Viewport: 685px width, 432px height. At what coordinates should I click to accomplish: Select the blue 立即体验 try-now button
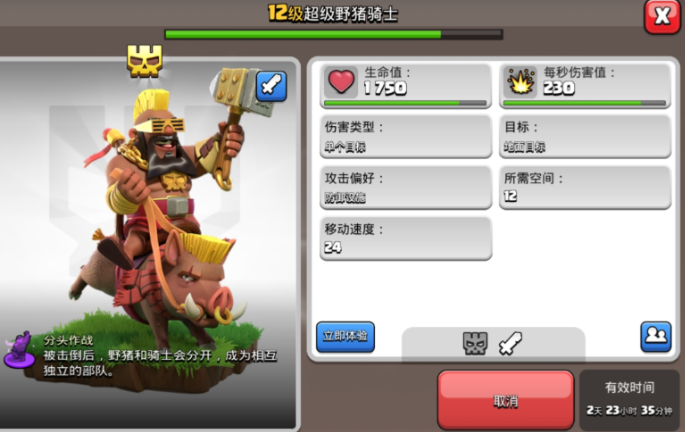(345, 336)
